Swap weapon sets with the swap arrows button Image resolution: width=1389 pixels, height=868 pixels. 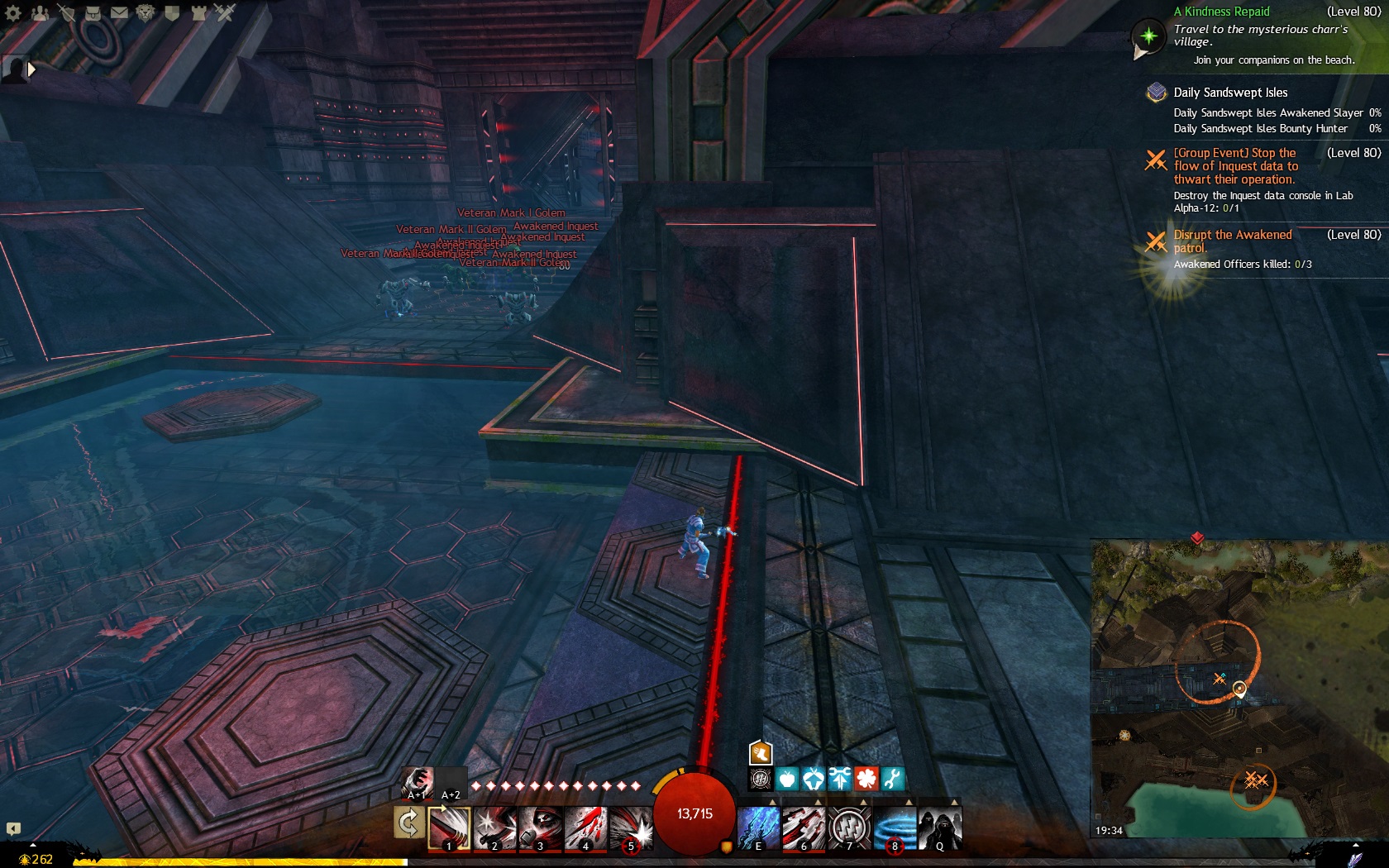tap(408, 823)
